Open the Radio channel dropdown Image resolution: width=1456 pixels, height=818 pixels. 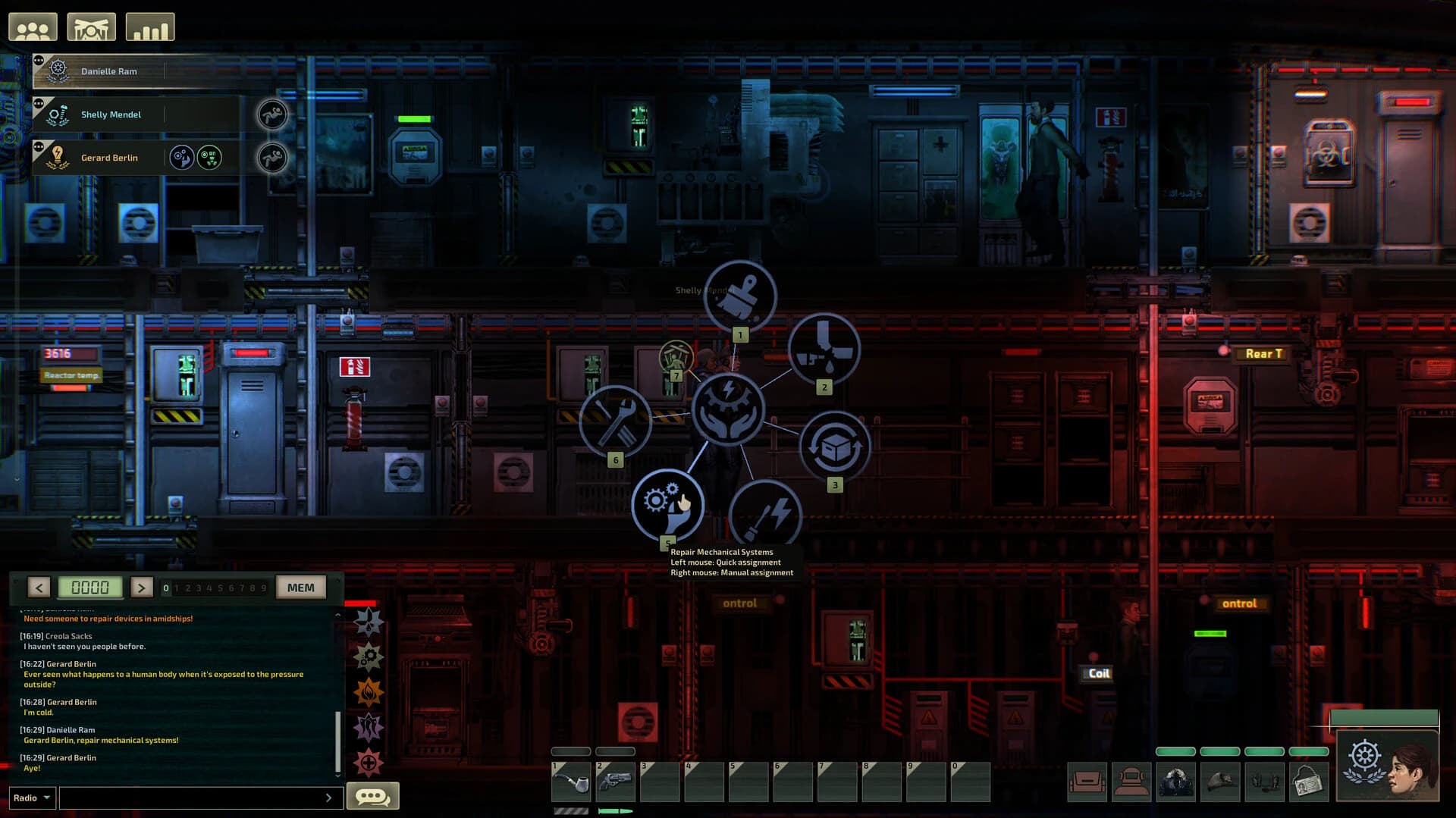click(30, 797)
